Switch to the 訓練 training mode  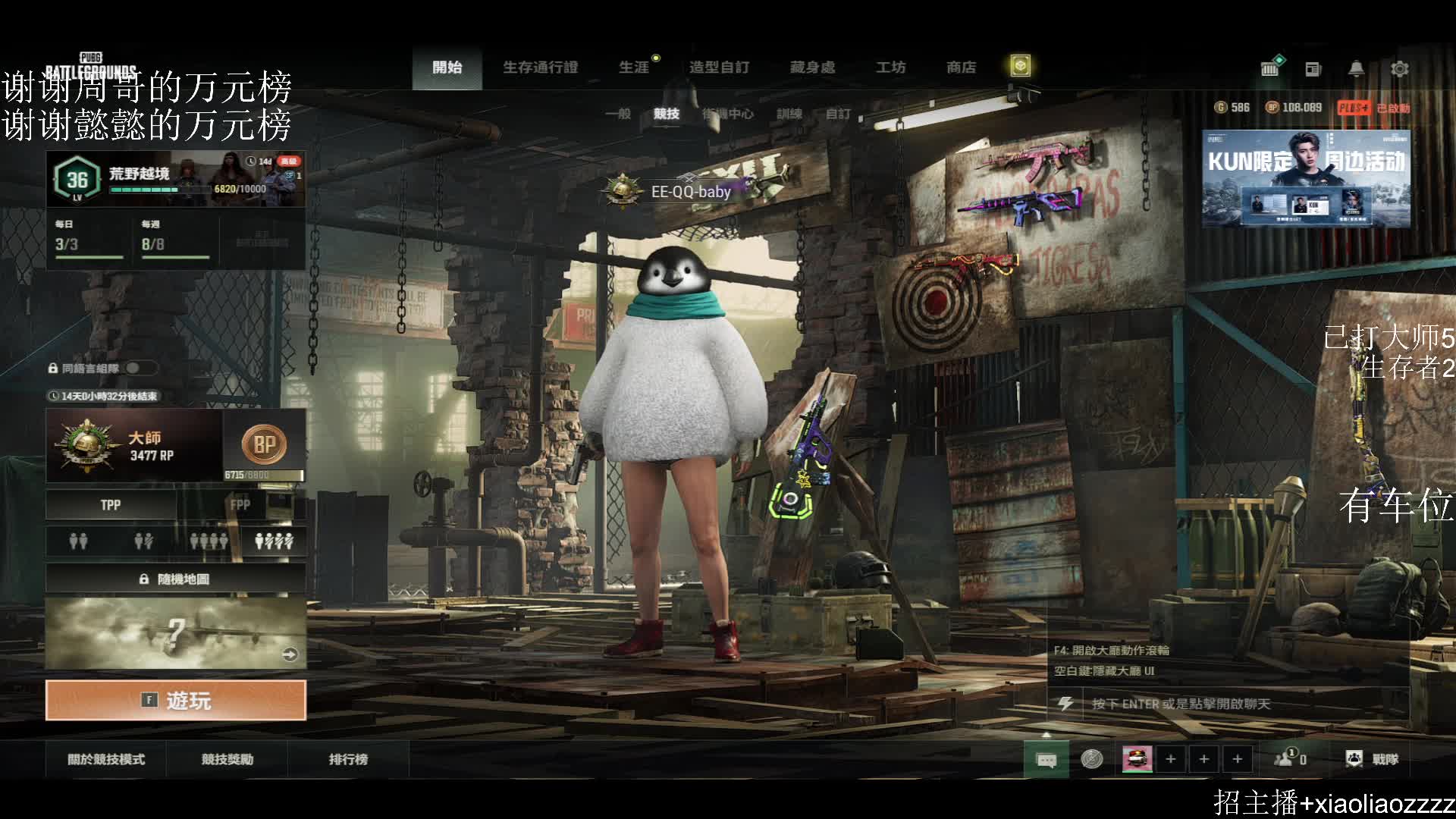(x=789, y=114)
